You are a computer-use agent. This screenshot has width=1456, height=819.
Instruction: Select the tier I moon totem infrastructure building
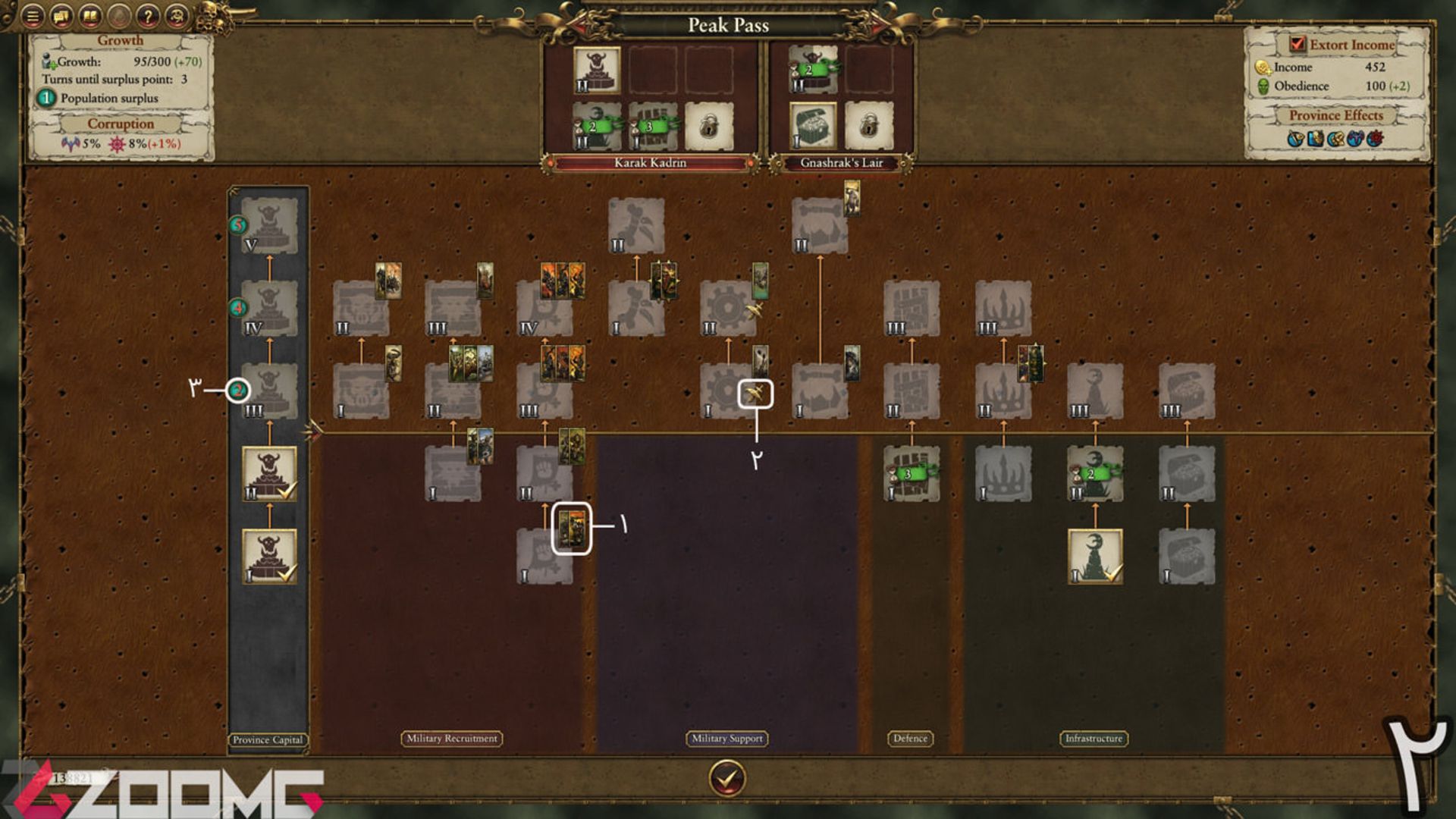pos(1094,556)
